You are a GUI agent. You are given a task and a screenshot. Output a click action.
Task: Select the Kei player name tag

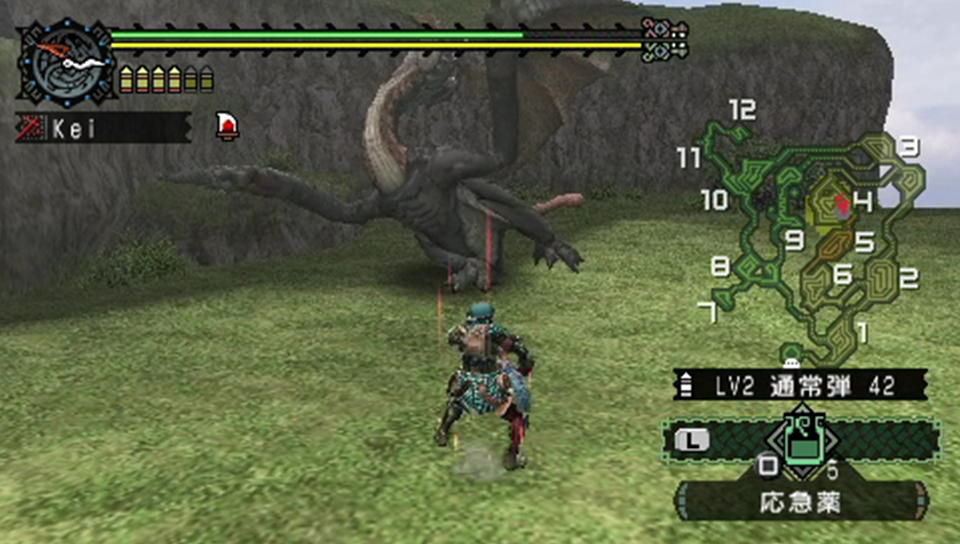102,128
